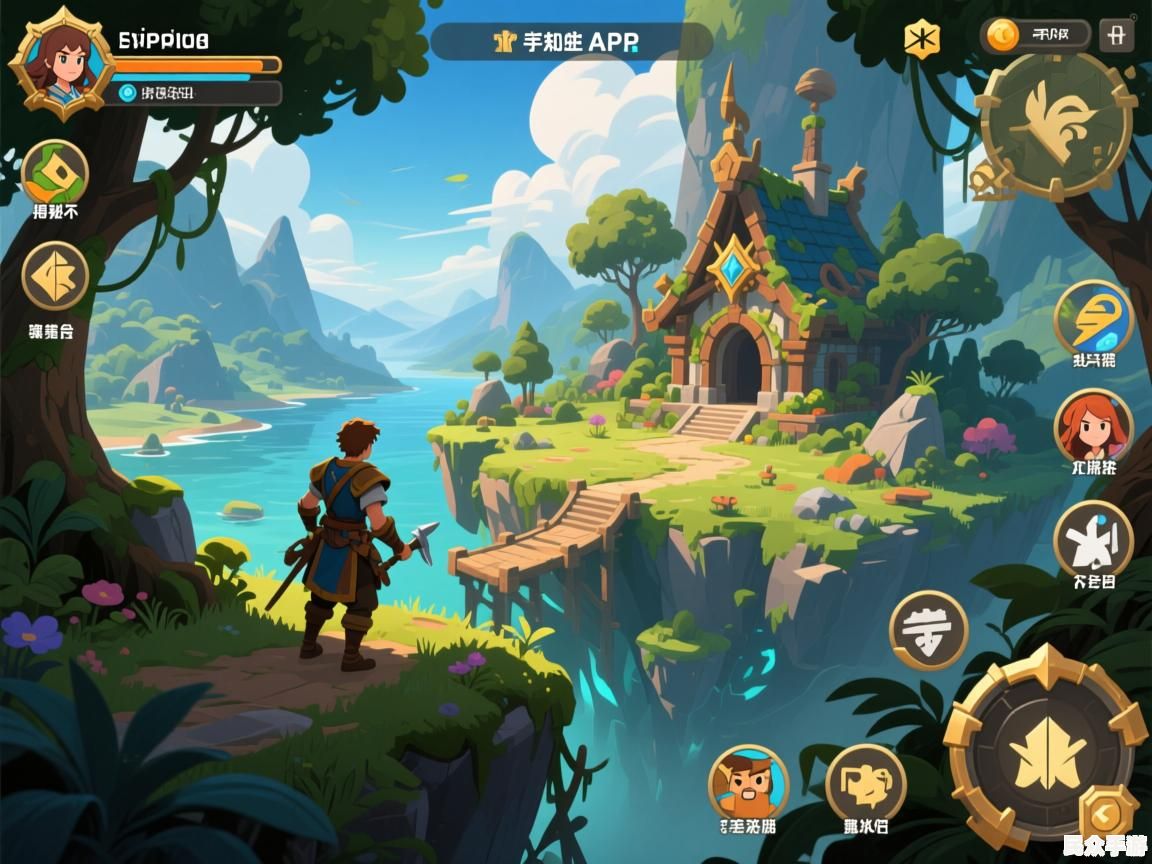Open the round gold glyph icon beside bearded hero
Viewport: 1152px width, 864px height.
(x=865, y=783)
